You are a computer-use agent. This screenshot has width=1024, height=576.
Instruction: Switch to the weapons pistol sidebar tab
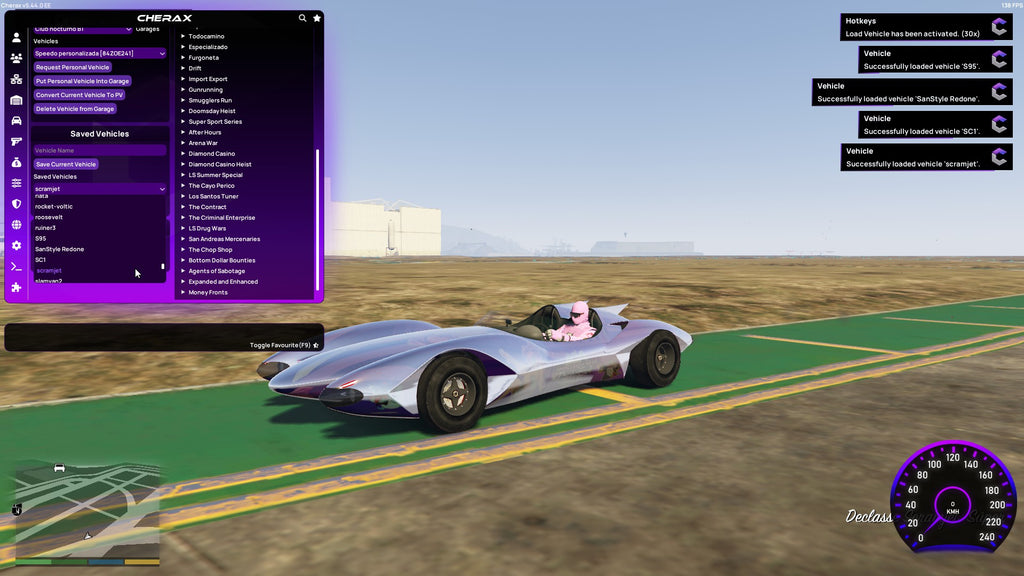(16, 141)
